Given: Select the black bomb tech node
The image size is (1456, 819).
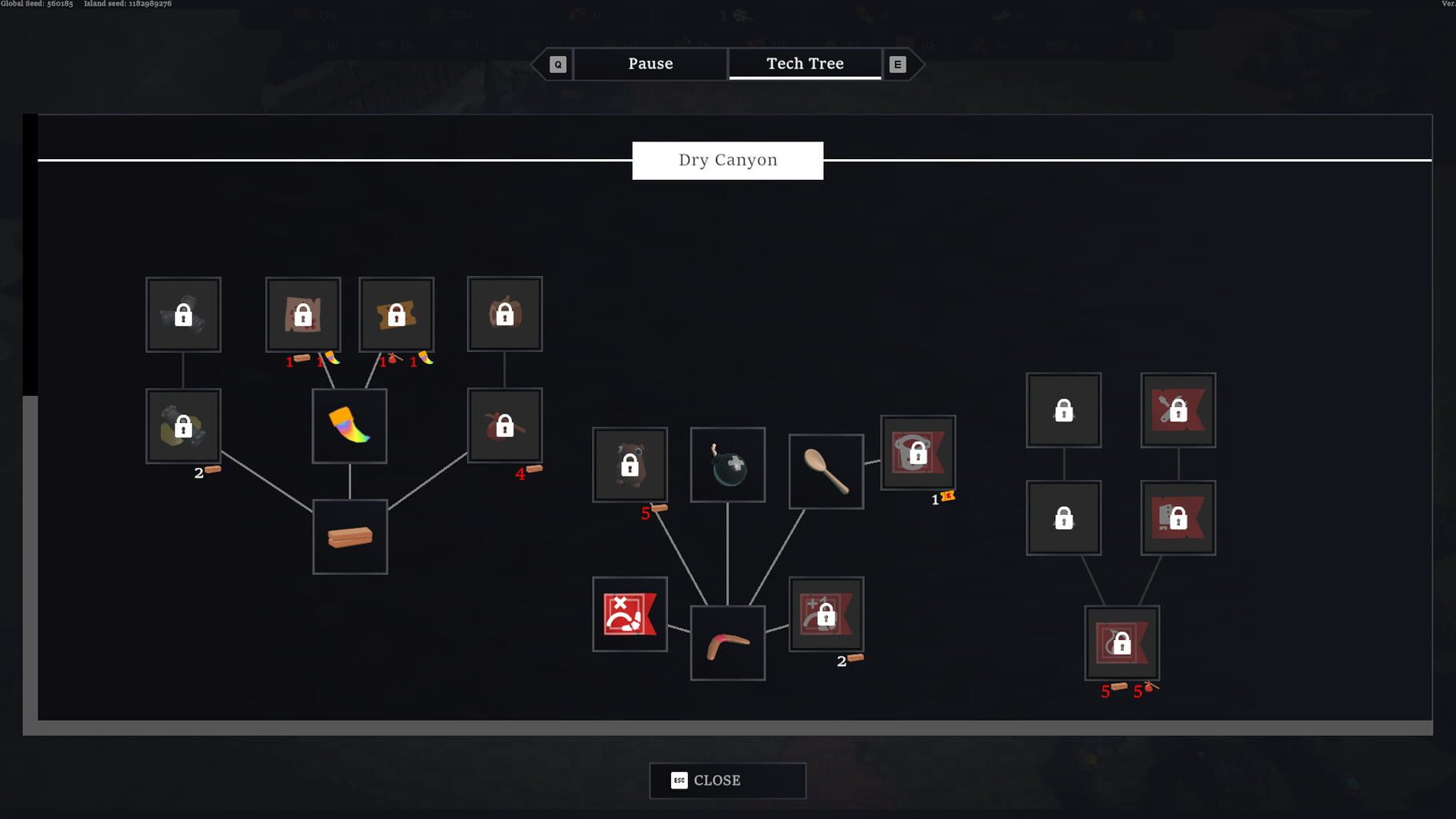Looking at the screenshot, I should [x=727, y=464].
